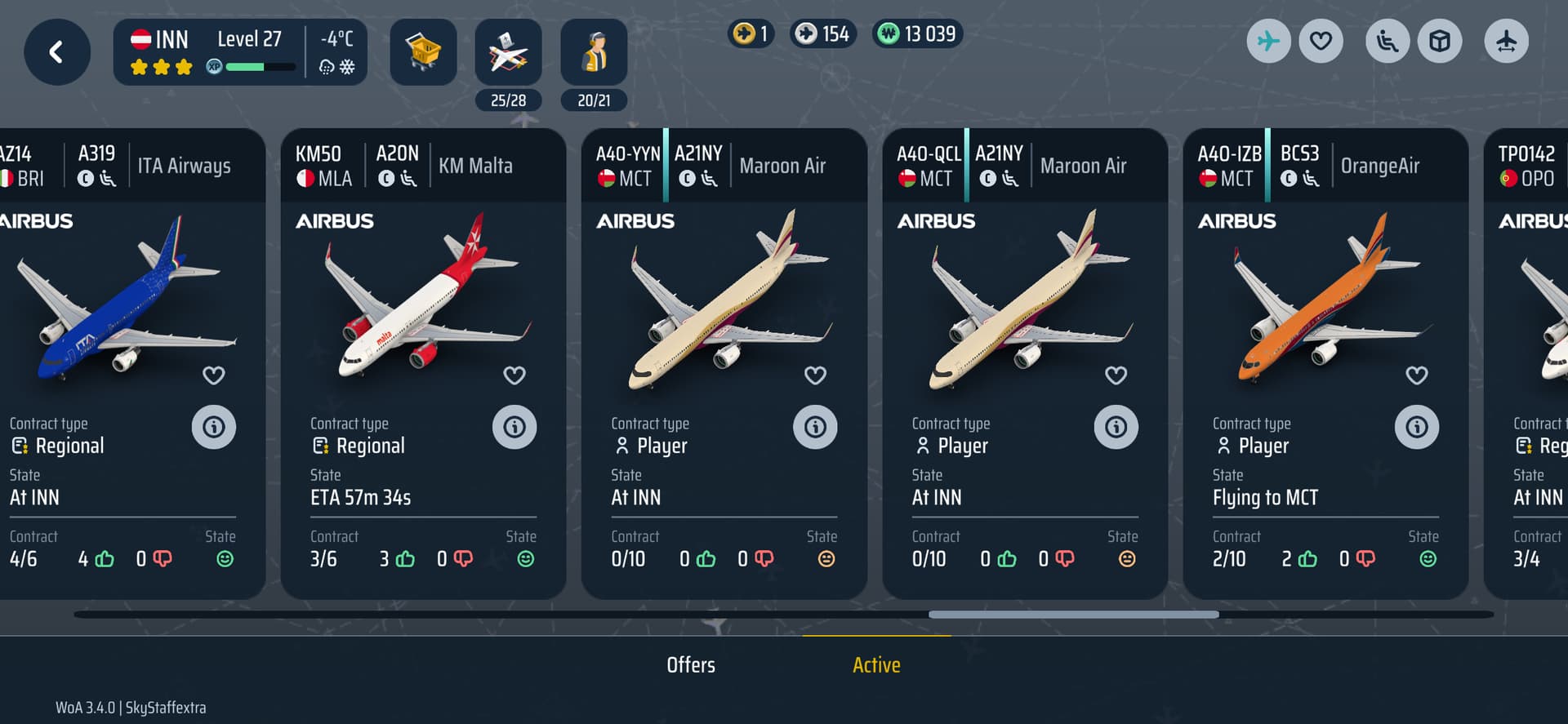
Task: Open the staff panel showing 20/21
Action: 594,52
